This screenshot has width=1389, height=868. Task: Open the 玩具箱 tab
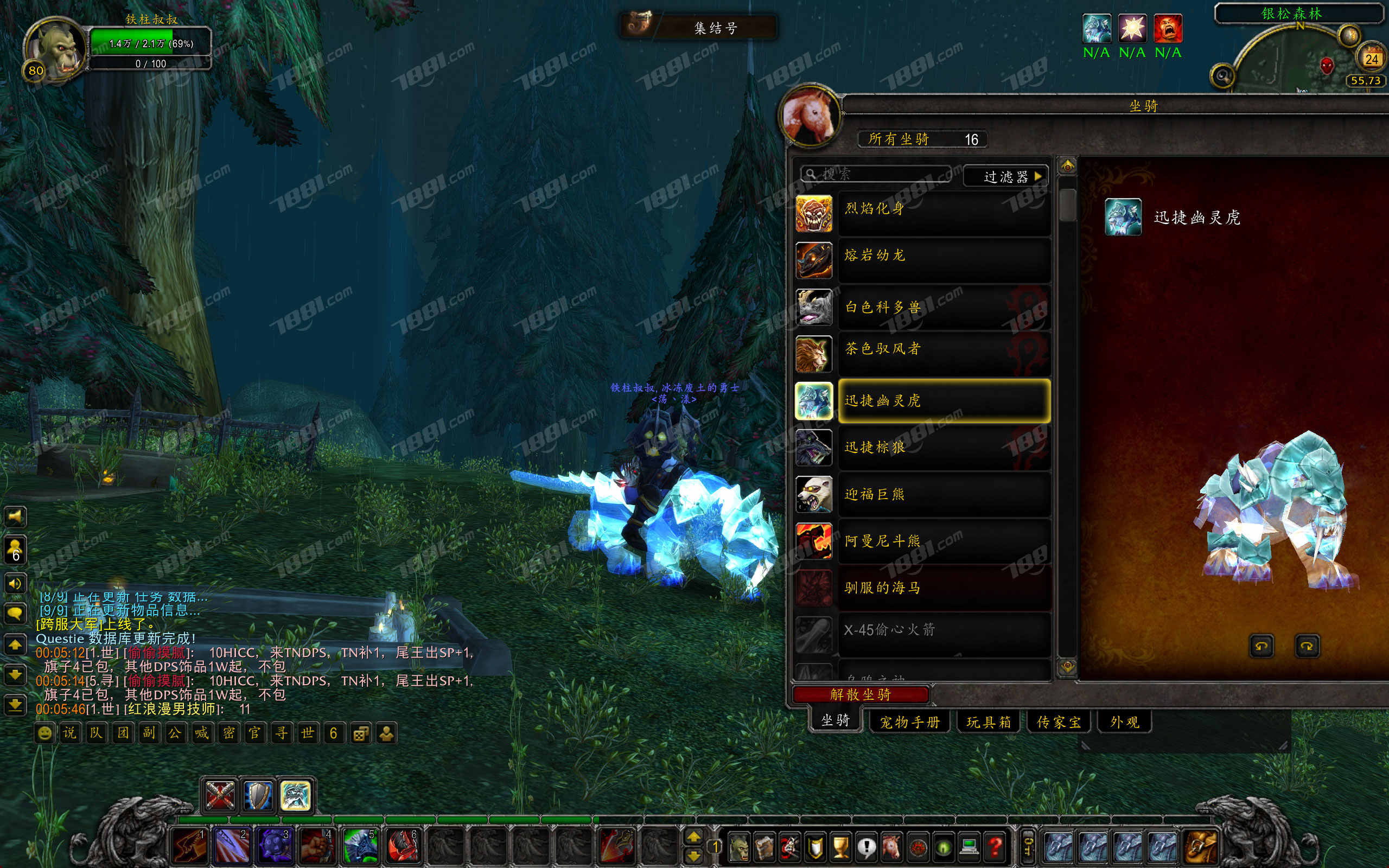tap(989, 722)
